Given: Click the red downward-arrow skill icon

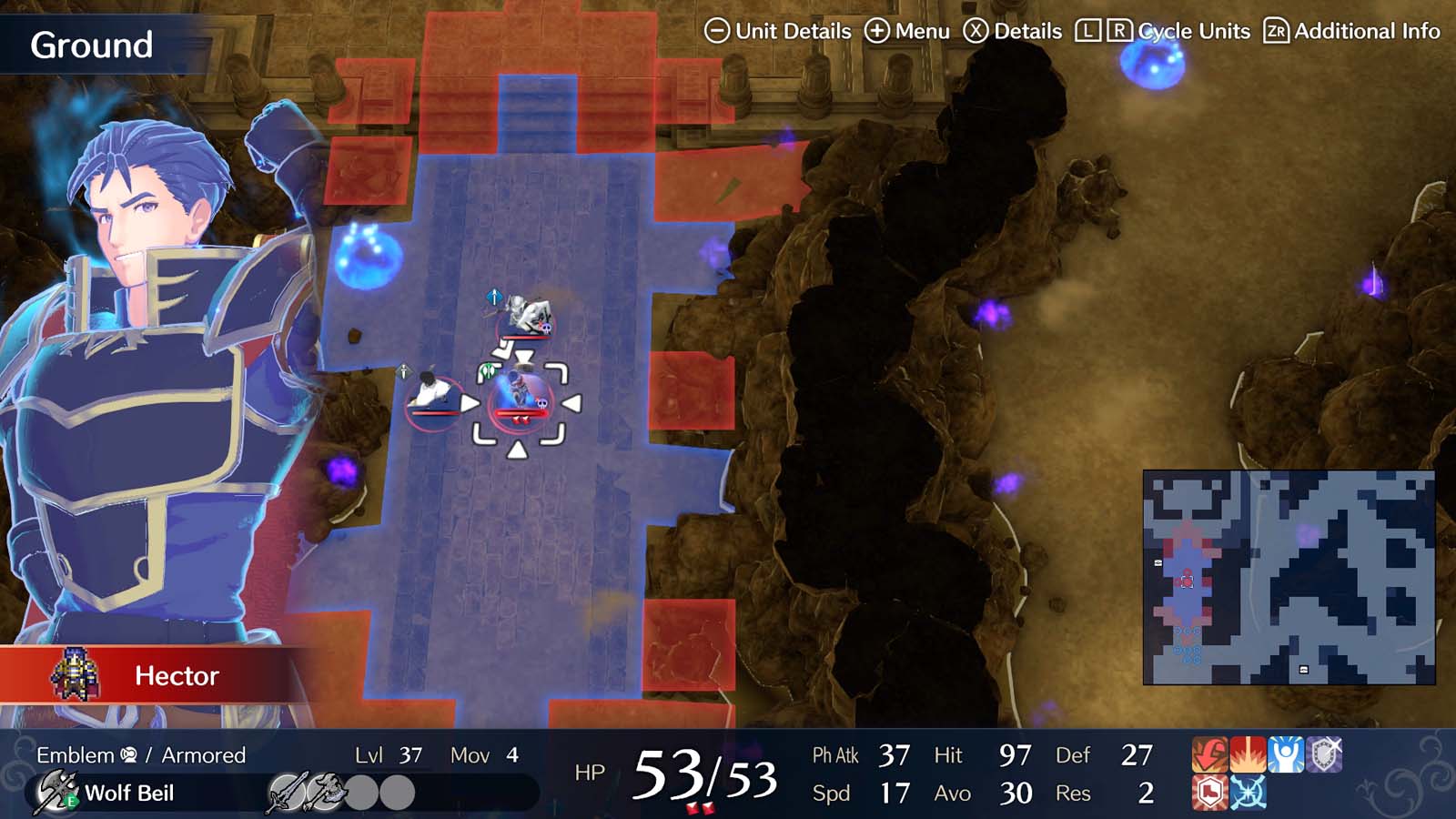Looking at the screenshot, I should click(1208, 753).
